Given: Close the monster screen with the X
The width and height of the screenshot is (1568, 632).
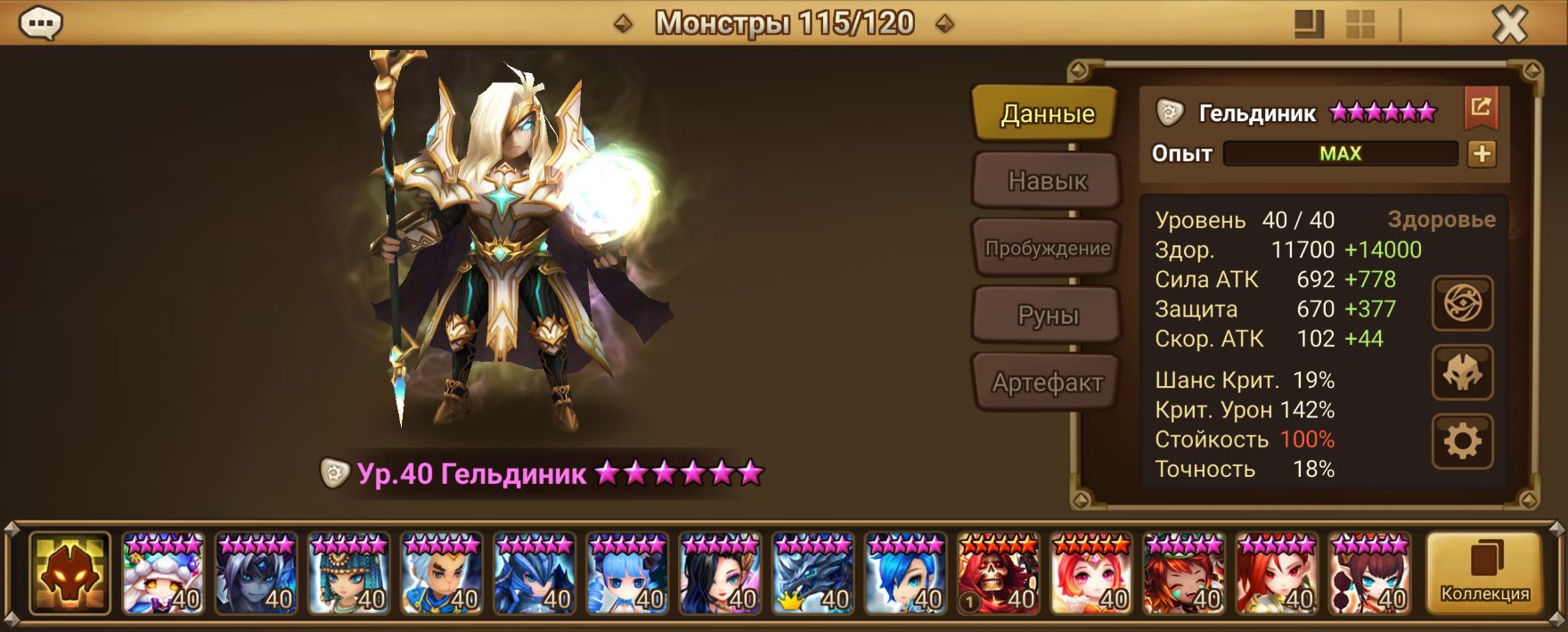Looking at the screenshot, I should click(1509, 25).
